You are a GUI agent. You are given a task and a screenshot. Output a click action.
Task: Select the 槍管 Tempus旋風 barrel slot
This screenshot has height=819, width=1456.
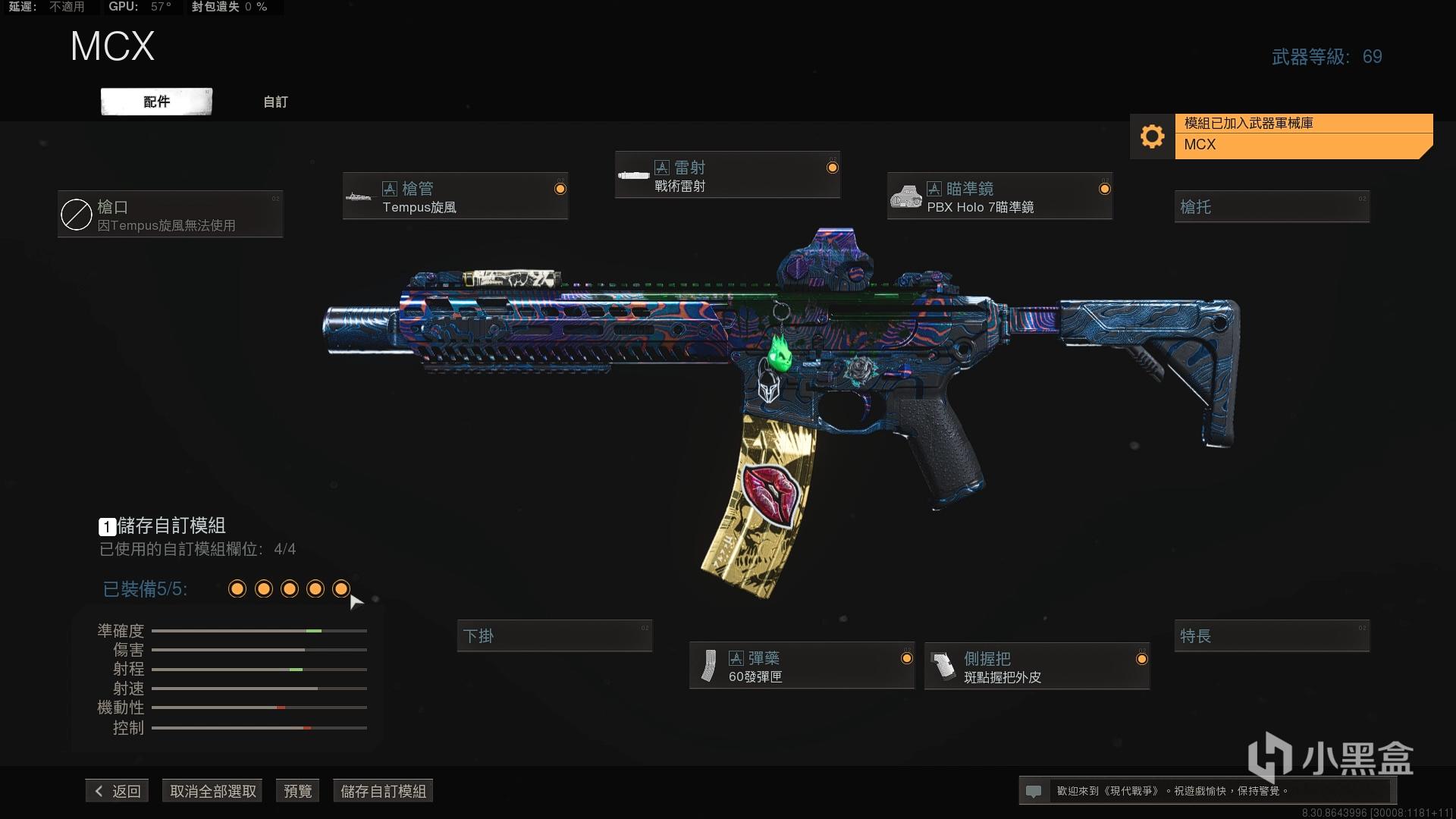coord(455,196)
